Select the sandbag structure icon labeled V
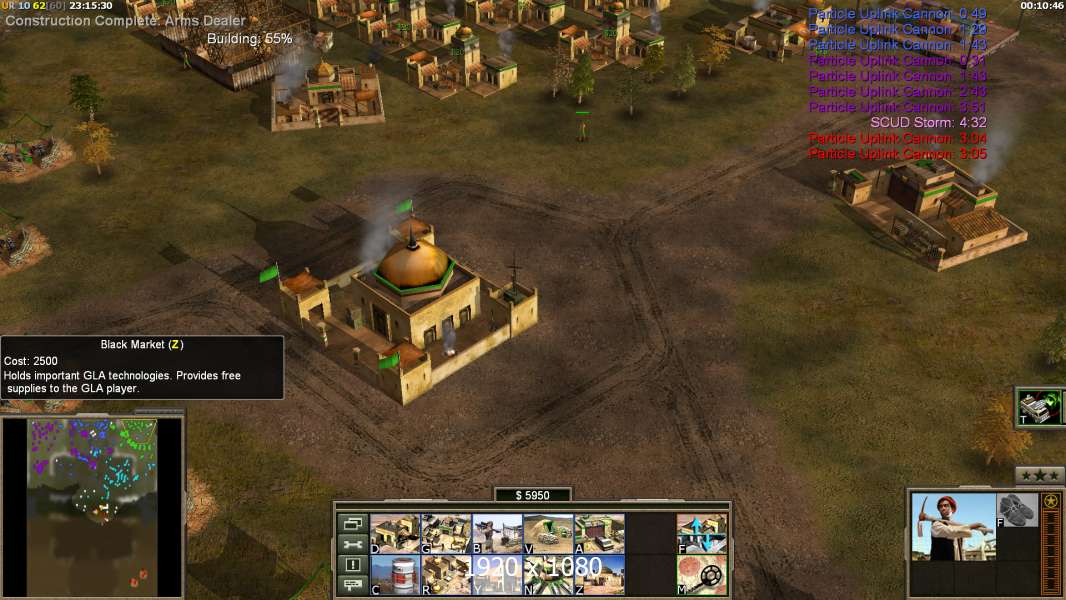1066x600 pixels. pyautogui.click(x=548, y=533)
